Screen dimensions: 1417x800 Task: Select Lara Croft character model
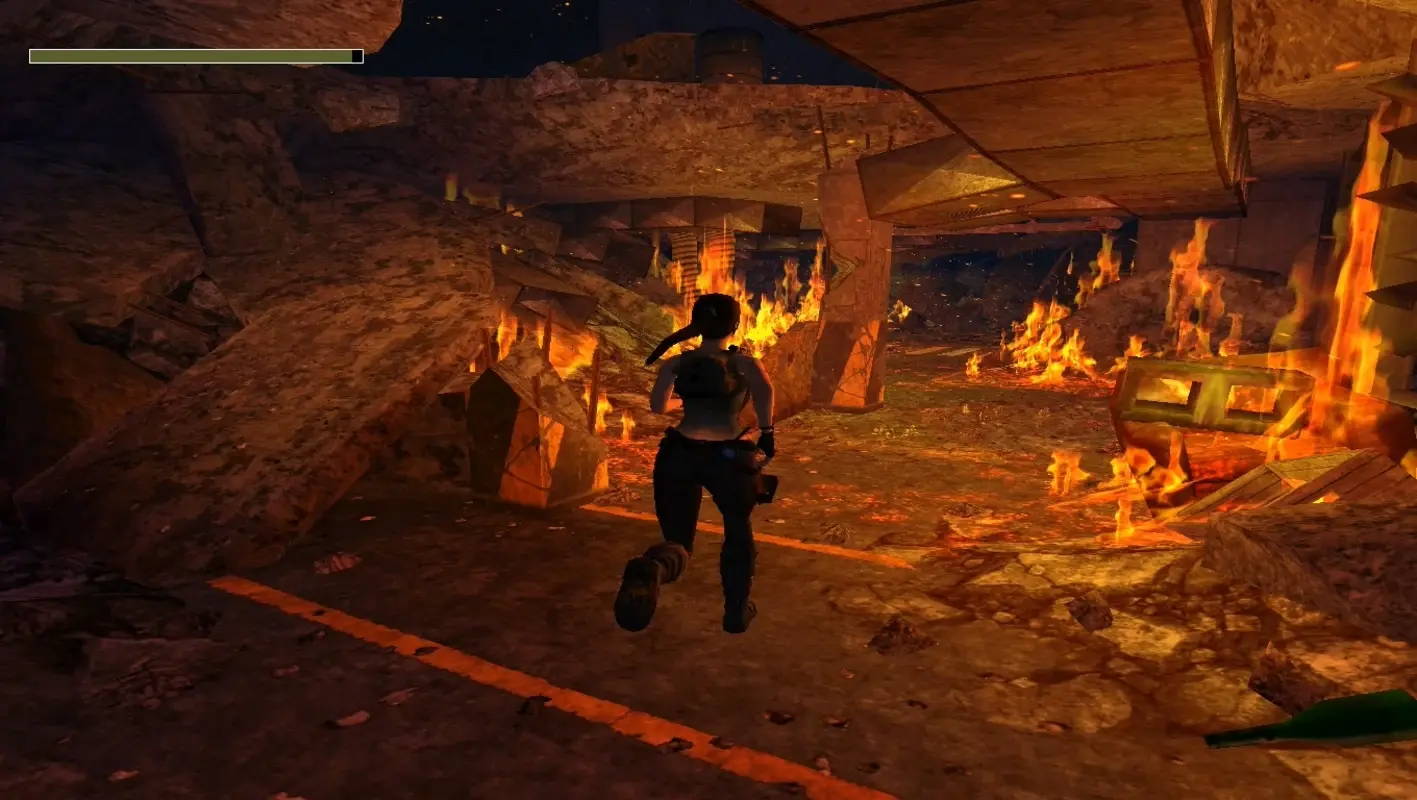[x=710, y=450]
